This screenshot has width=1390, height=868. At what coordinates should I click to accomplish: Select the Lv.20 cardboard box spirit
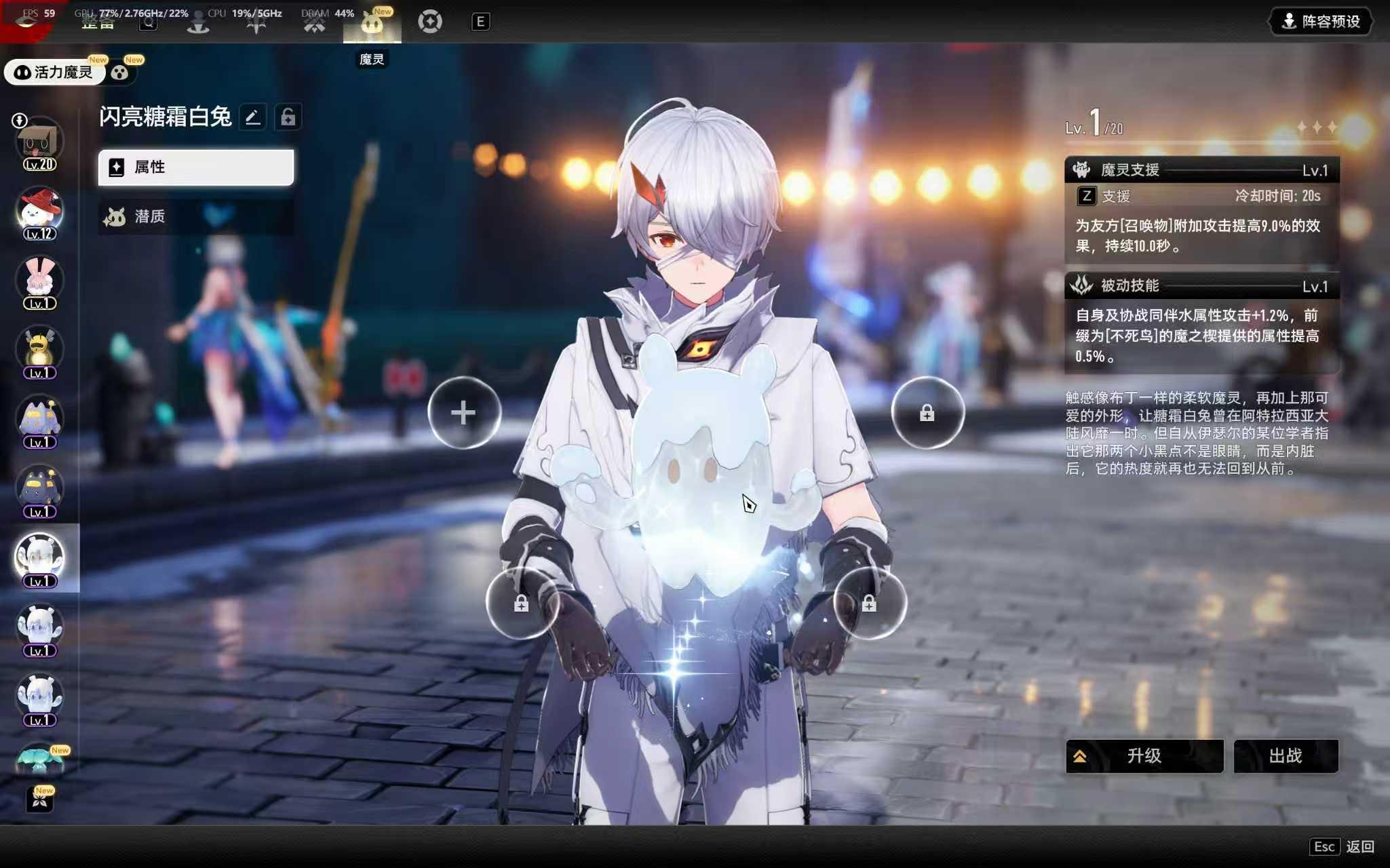[x=39, y=142]
